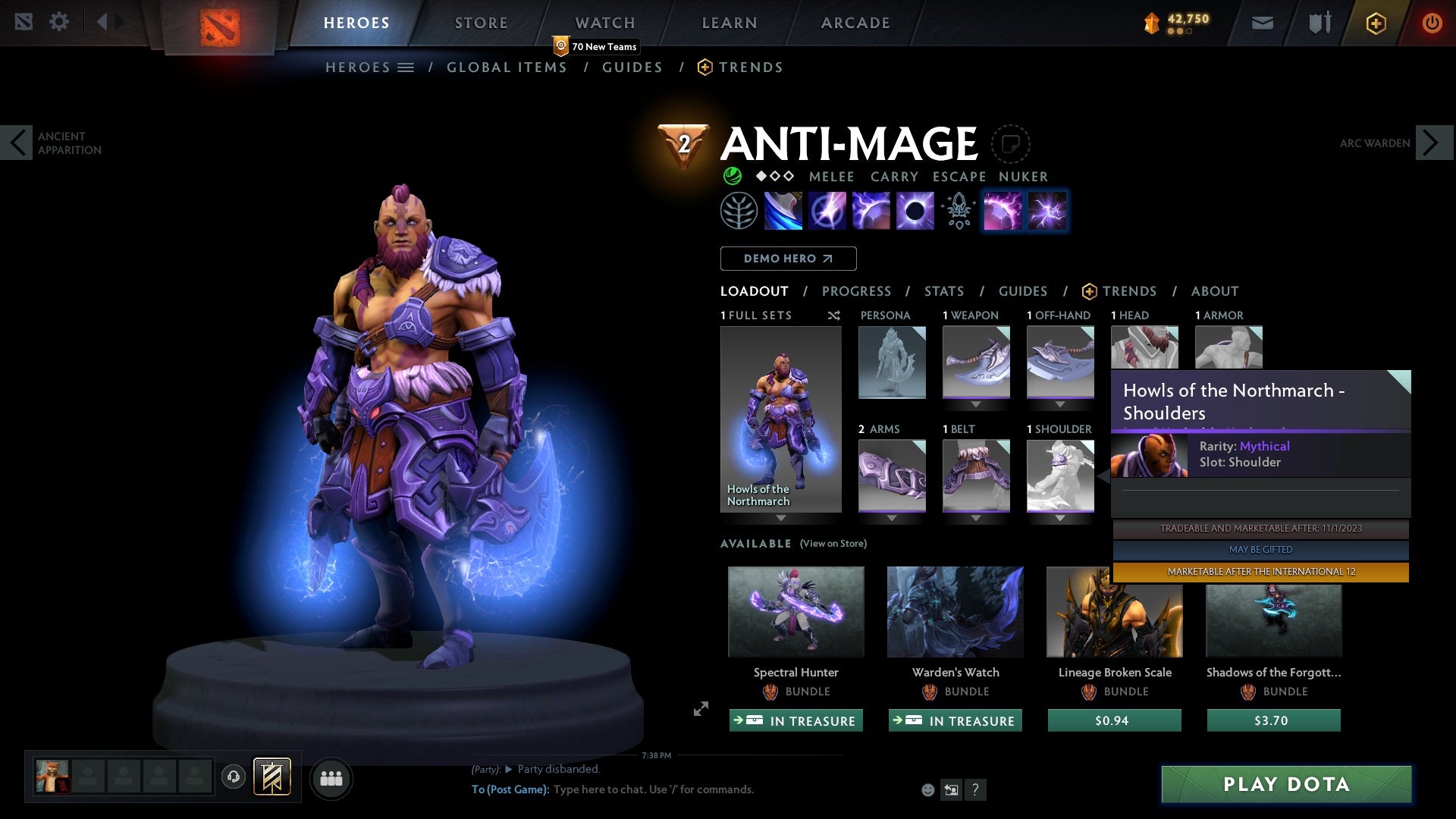Select the Howls of the Northmarch set thumbnail
The image size is (1456, 819).
(x=780, y=417)
